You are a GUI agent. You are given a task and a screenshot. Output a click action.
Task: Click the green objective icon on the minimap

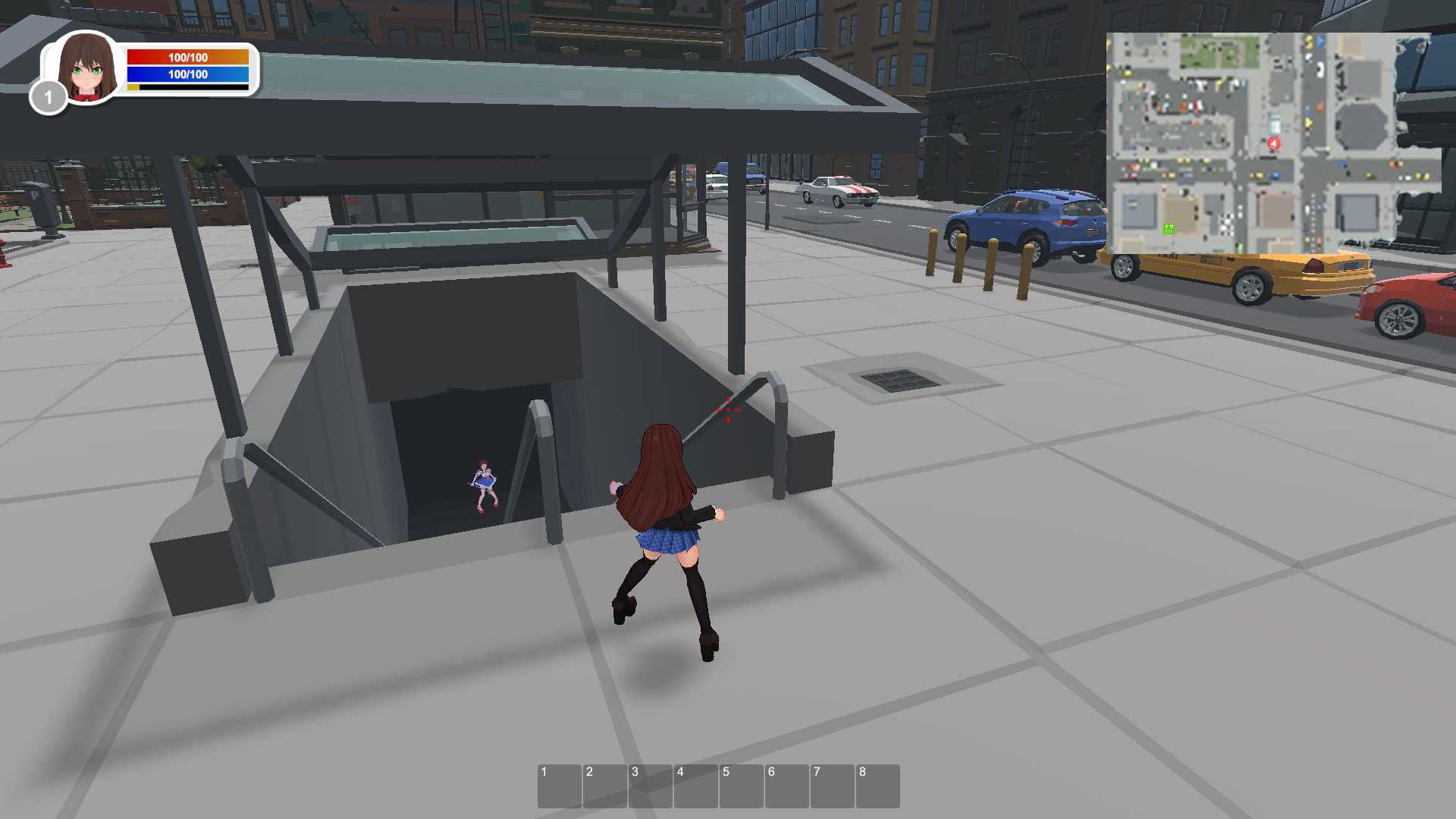coord(1169,229)
